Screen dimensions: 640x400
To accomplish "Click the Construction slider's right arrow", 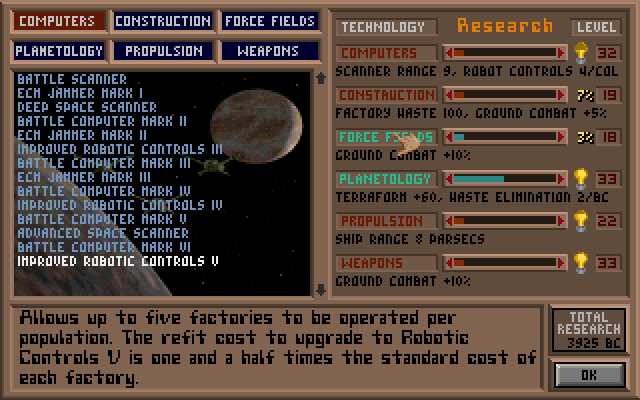I will 563,95.
